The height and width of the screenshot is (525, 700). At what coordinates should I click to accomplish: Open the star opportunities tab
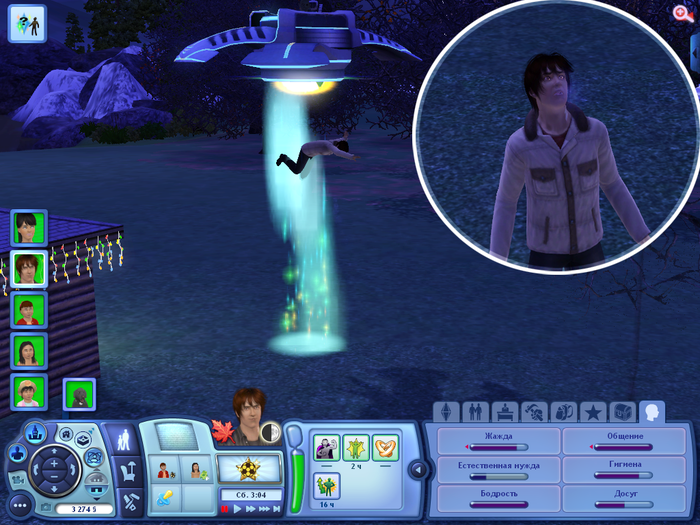pyautogui.click(x=593, y=411)
